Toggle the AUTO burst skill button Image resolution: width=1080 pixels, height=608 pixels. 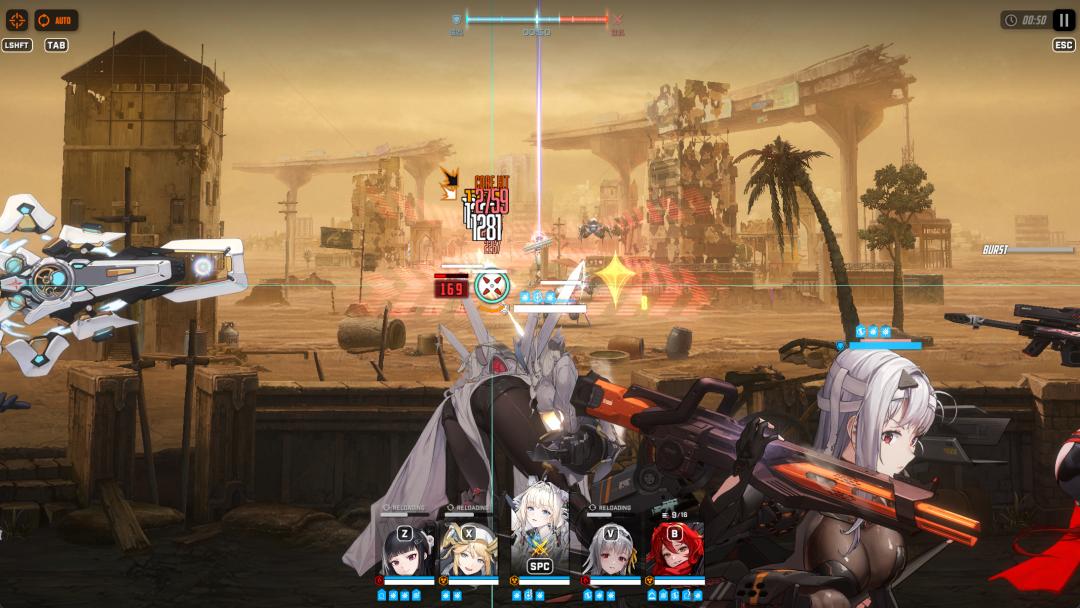[x=56, y=20]
